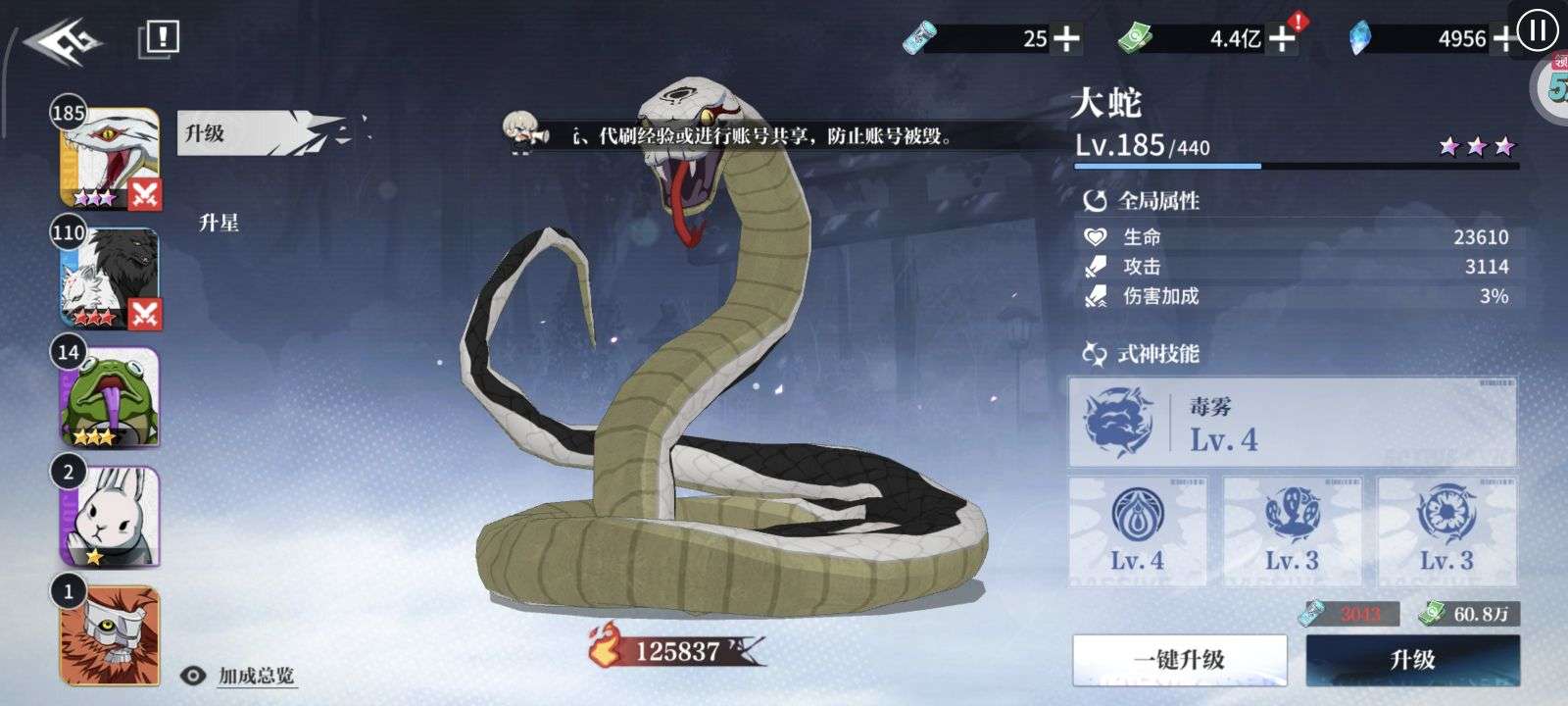
Task: Click the green banknote currency icon
Action: tap(1135, 35)
